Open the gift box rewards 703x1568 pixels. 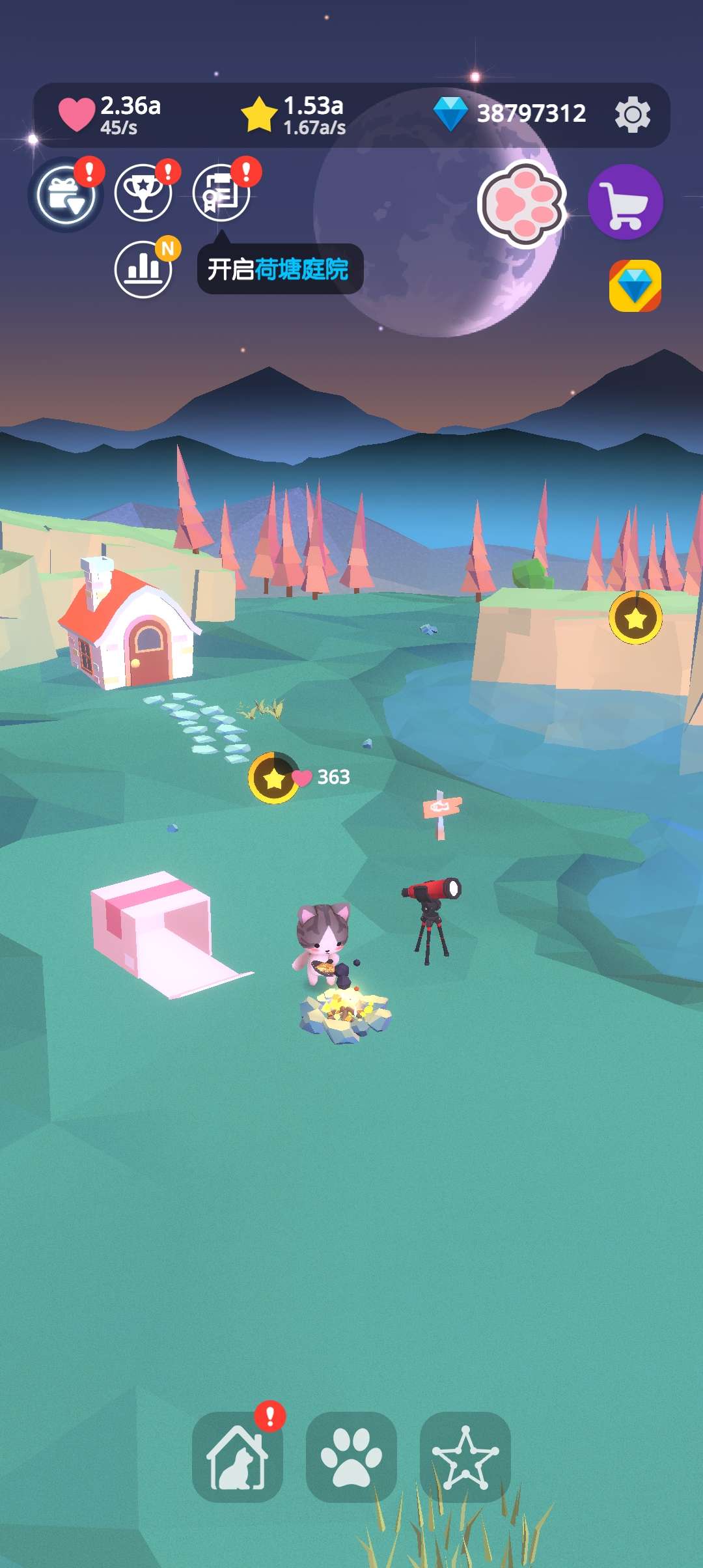[65, 195]
